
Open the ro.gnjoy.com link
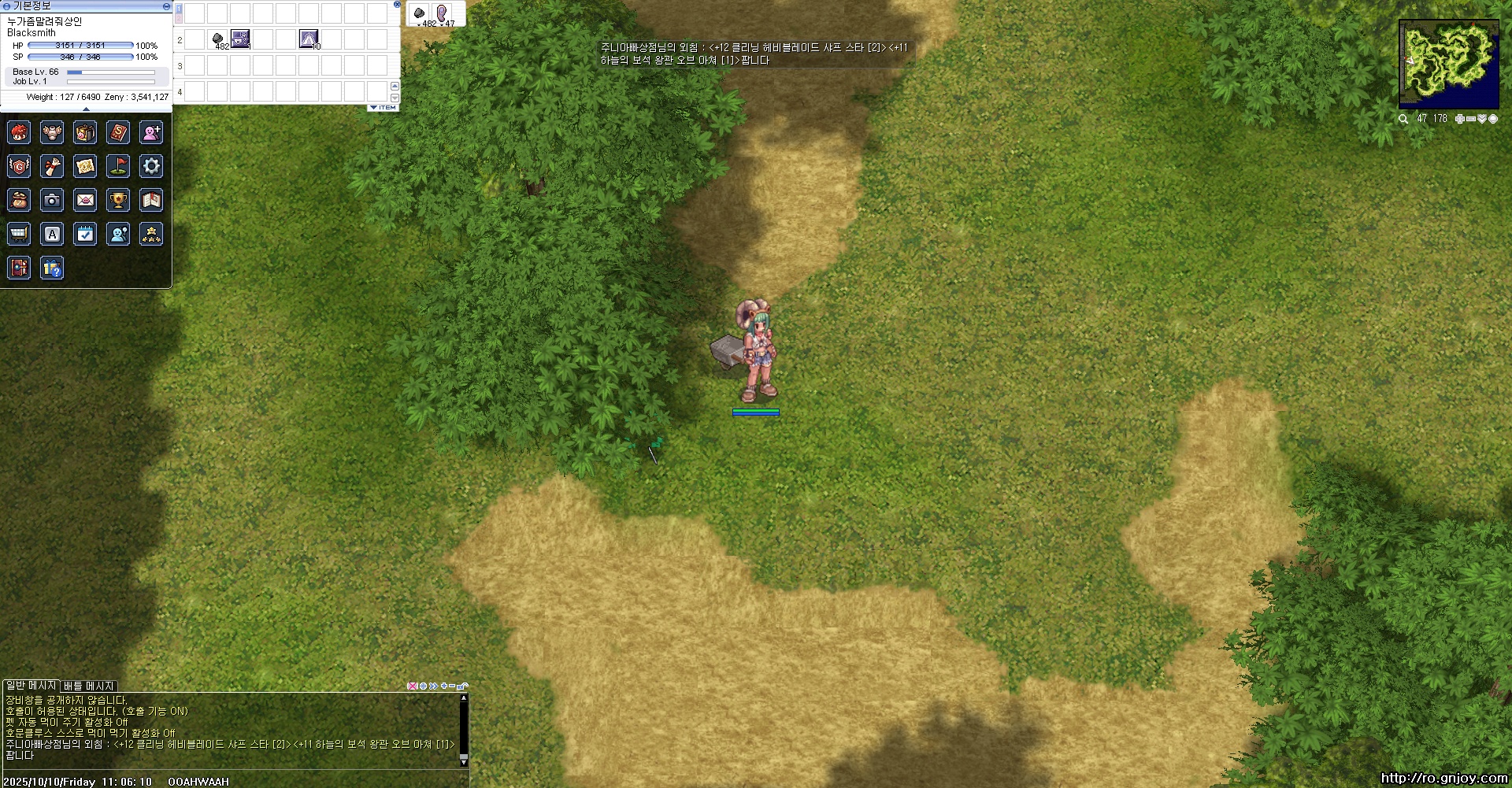tap(1444, 779)
